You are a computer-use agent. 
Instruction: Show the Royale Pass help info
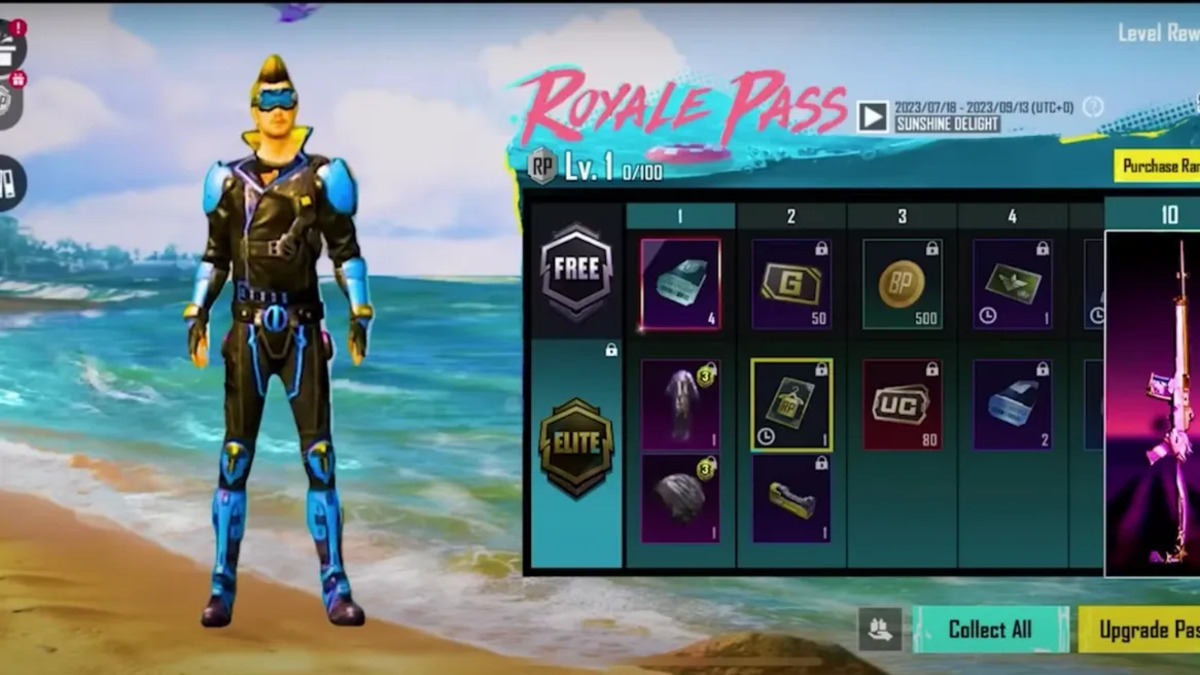pyautogui.click(x=1093, y=107)
